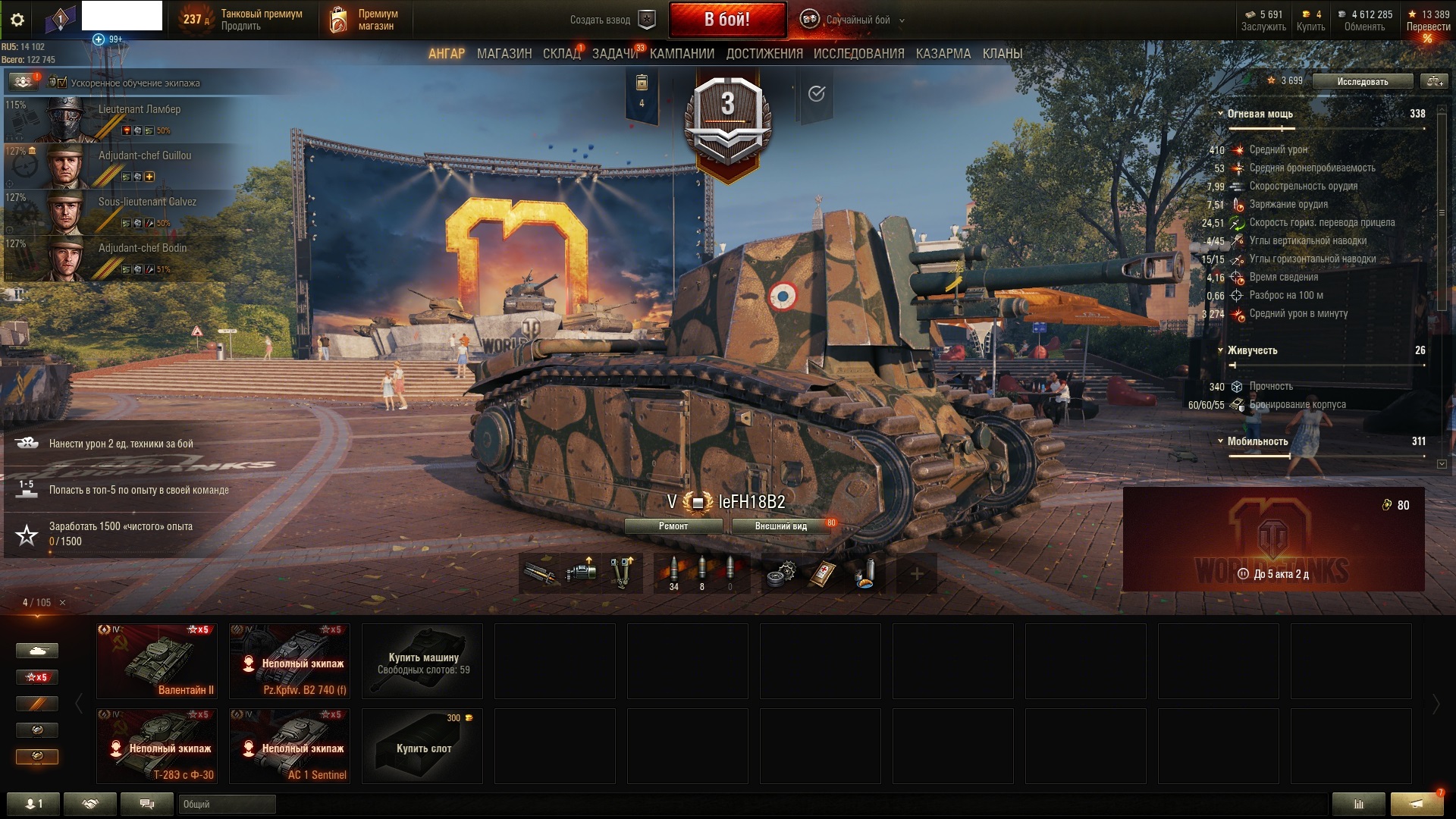Screen dimensions: 1456x819
Task: Toggle the tank type filter button
Action: point(37,651)
